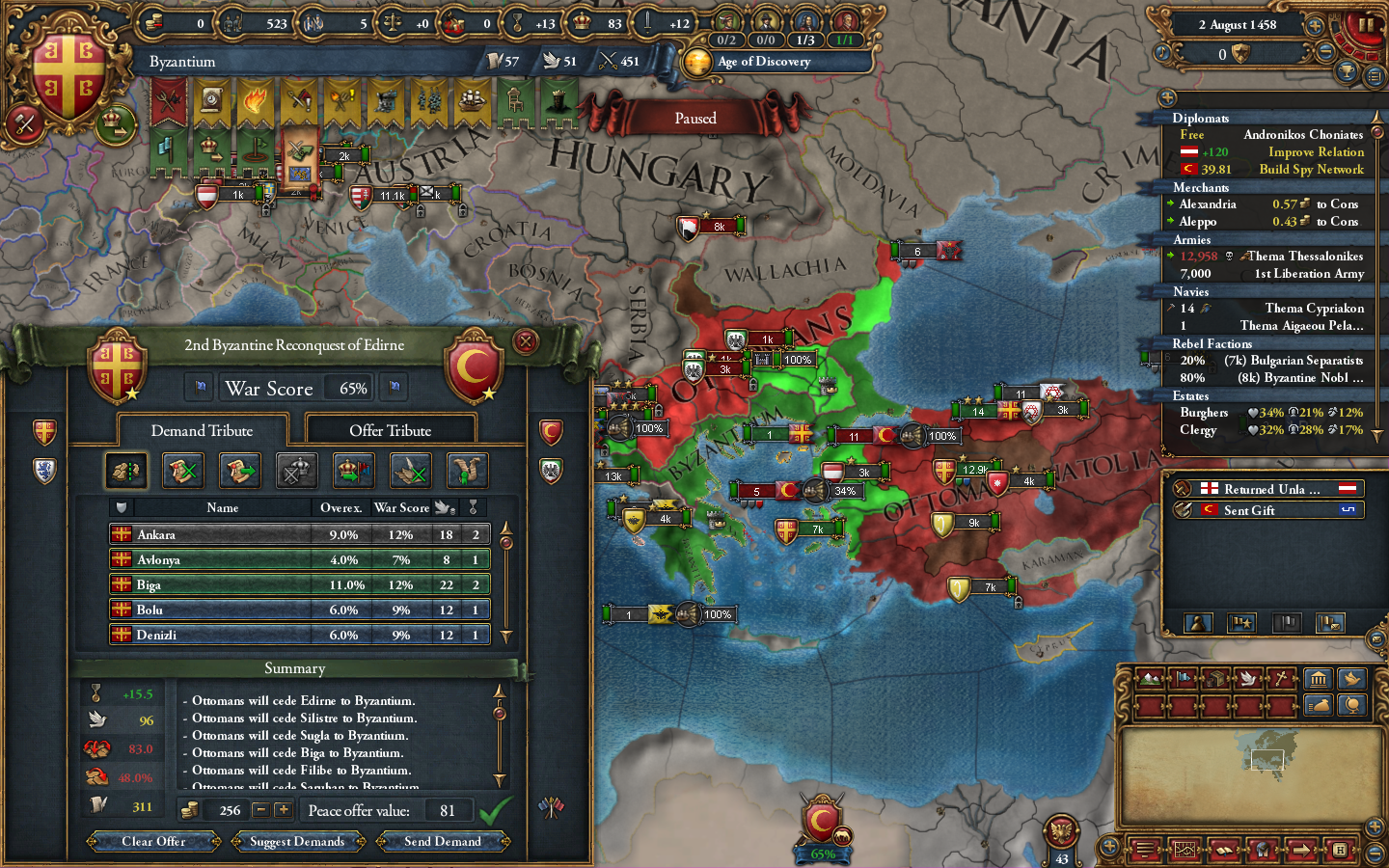Switch to the terrain mapmode icon

coord(1151,679)
